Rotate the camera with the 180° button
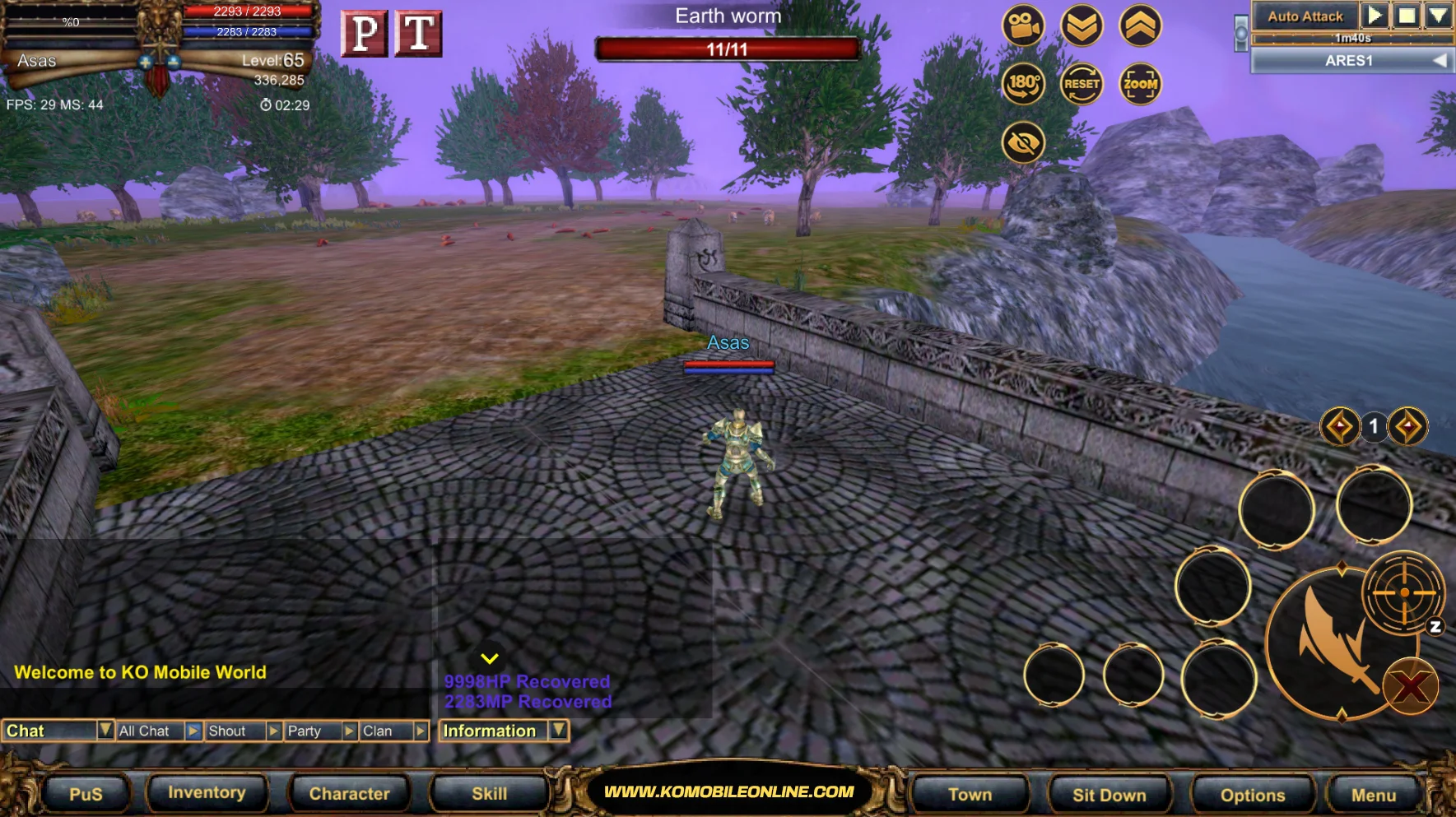1456x817 pixels. 1023,83
